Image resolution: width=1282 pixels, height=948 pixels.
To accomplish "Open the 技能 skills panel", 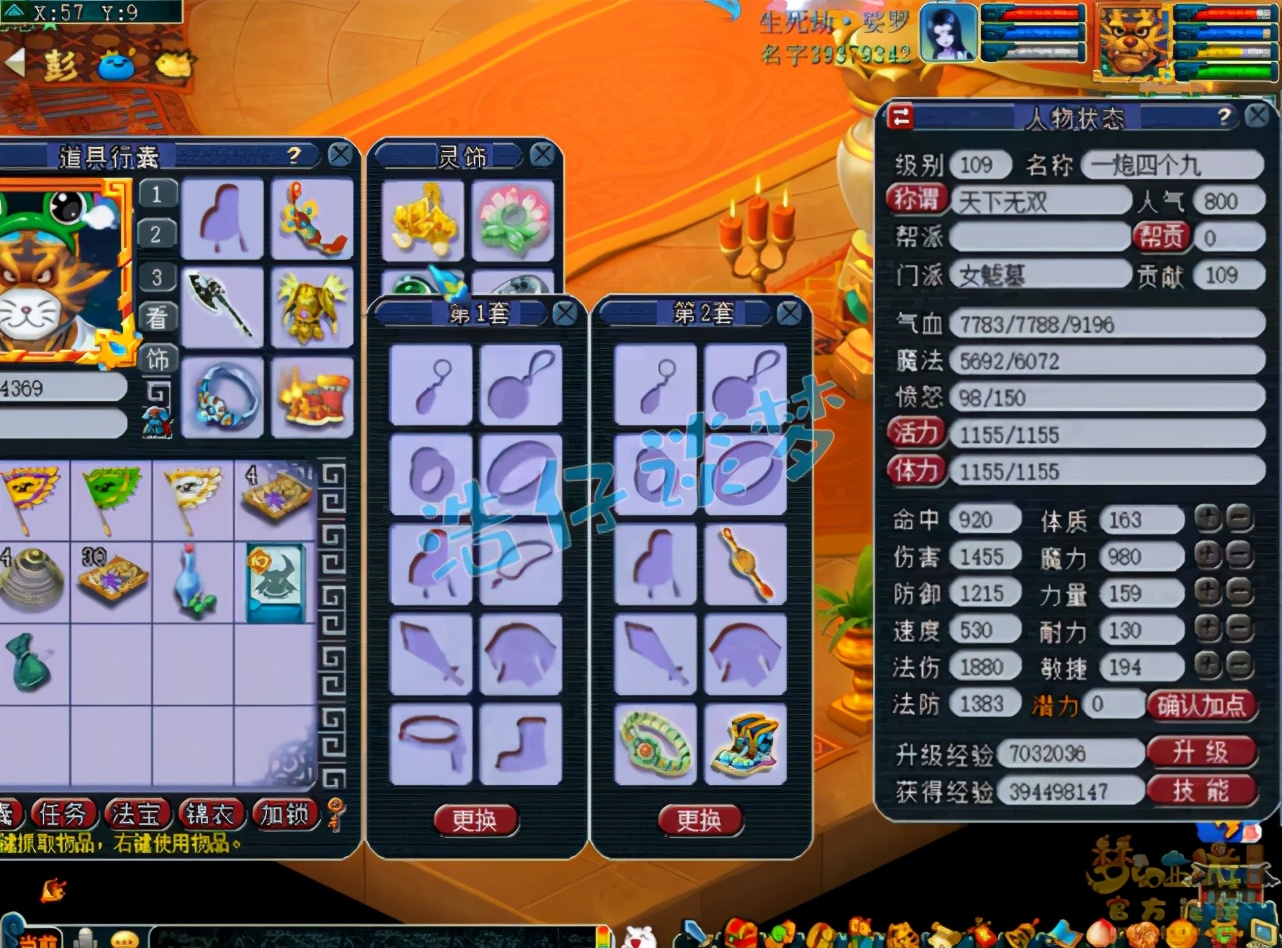I will [1201, 791].
